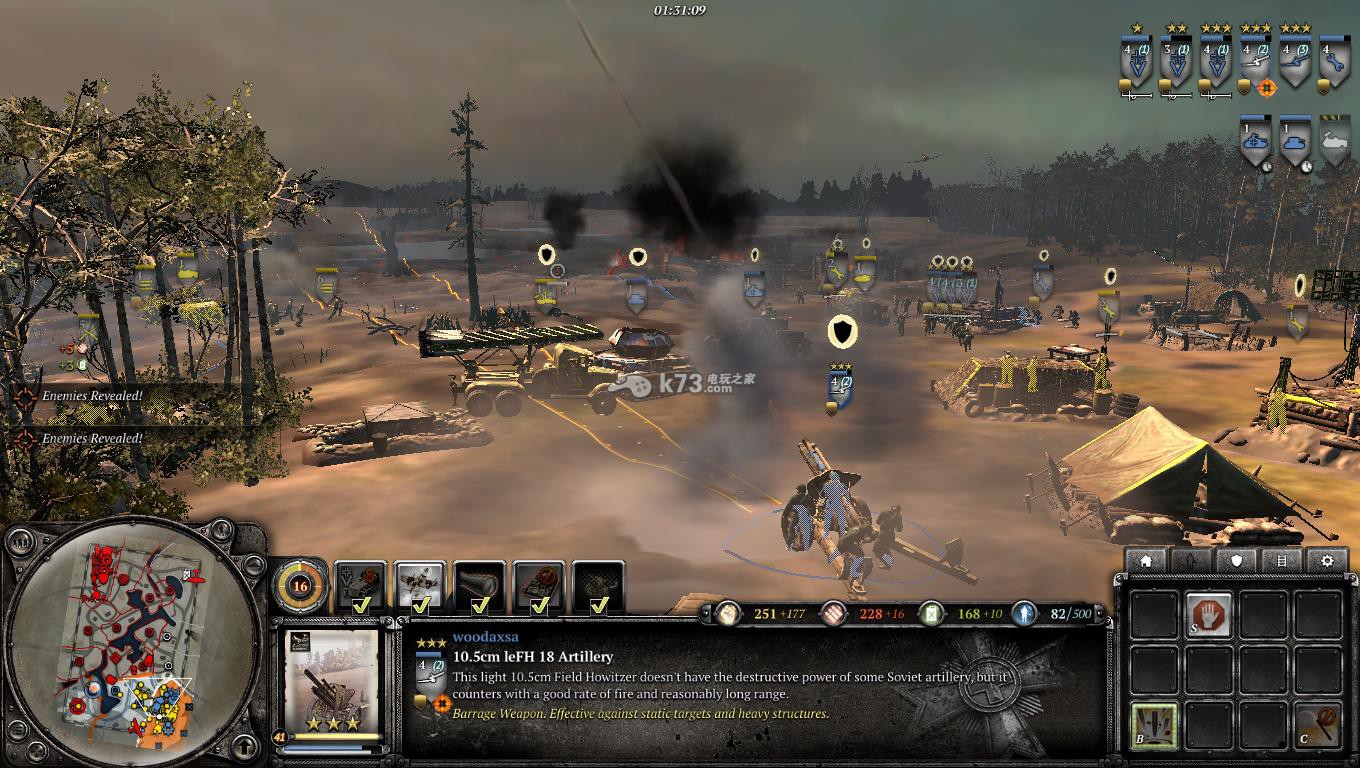The height and width of the screenshot is (768, 1360).
Task: Select the ladder icon tab
Action: pyautogui.click(x=1282, y=561)
